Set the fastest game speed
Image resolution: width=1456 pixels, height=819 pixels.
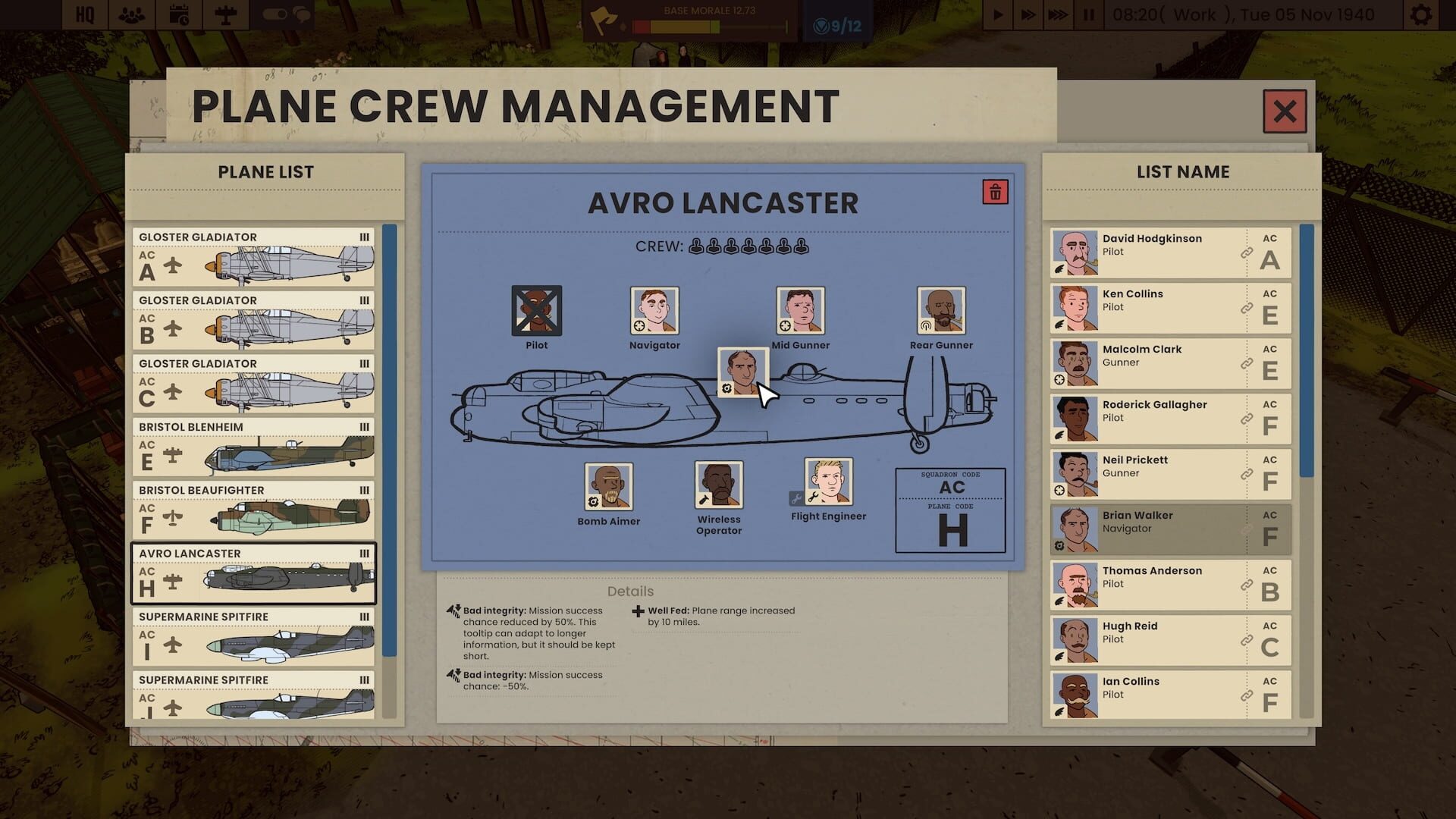tap(1059, 14)
